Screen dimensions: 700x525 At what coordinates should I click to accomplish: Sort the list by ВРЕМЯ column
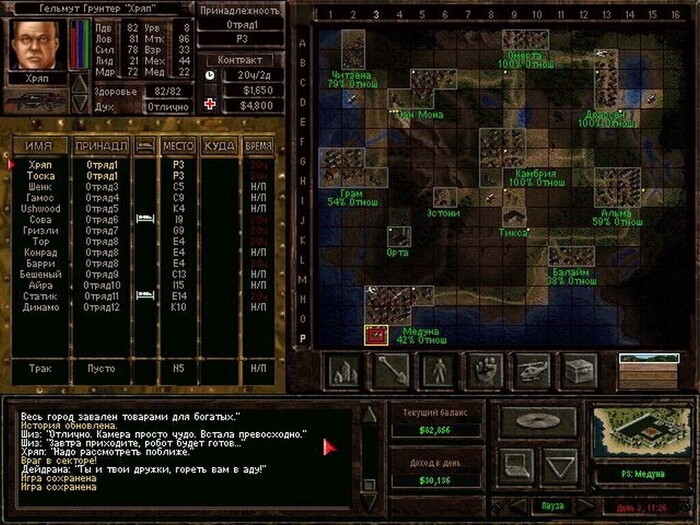(x=258, y=146)
